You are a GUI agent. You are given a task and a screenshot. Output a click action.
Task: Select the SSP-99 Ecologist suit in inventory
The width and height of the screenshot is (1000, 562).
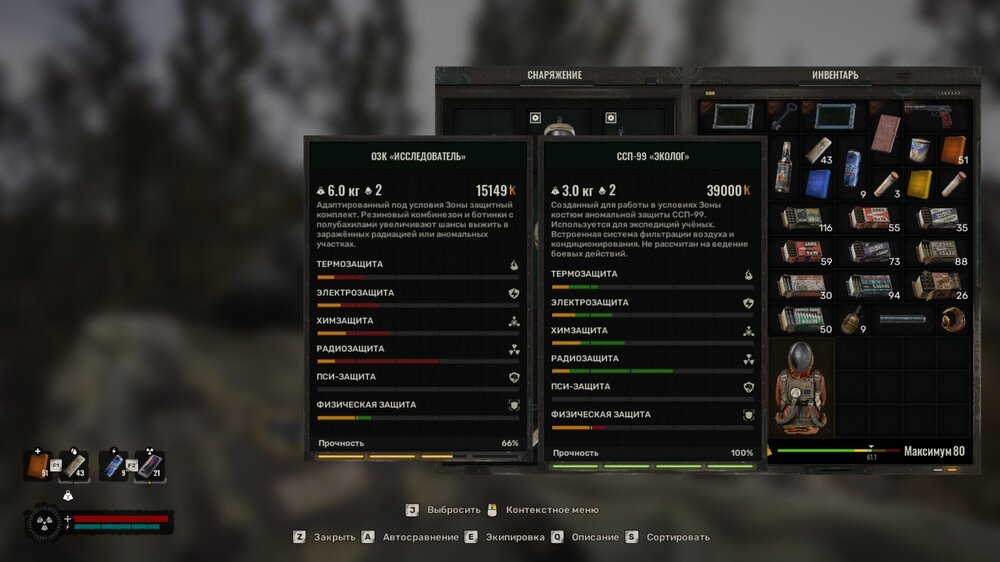click(803, 387)
